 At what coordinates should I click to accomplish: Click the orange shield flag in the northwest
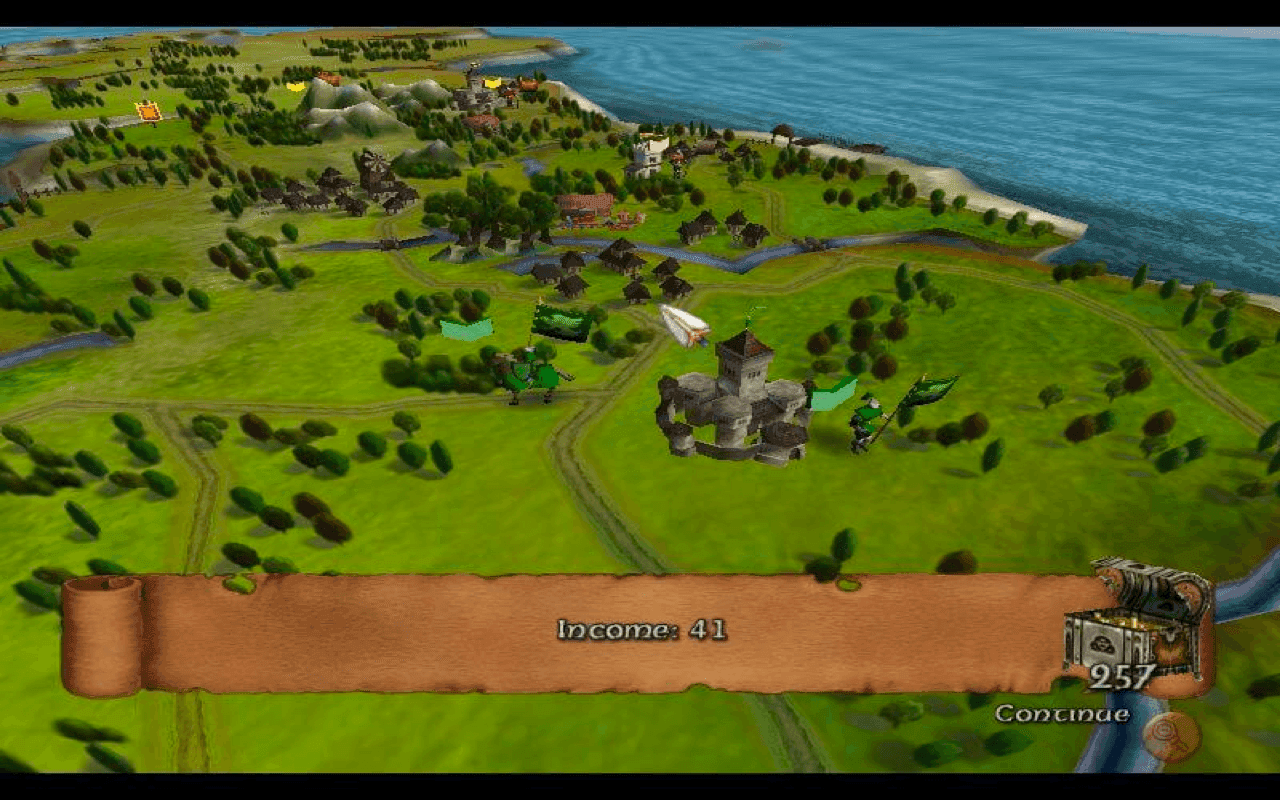[148, 112]
